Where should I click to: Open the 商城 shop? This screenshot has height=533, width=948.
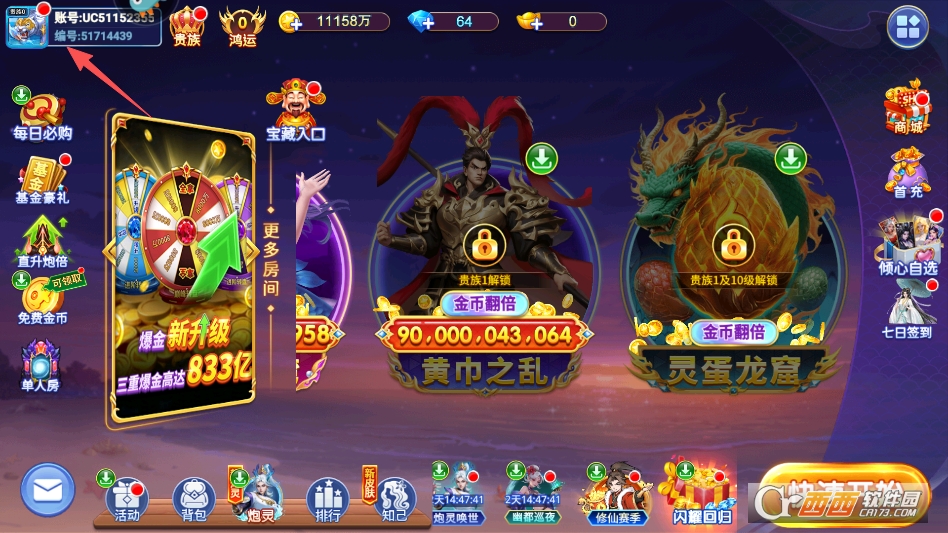[907, 109]
